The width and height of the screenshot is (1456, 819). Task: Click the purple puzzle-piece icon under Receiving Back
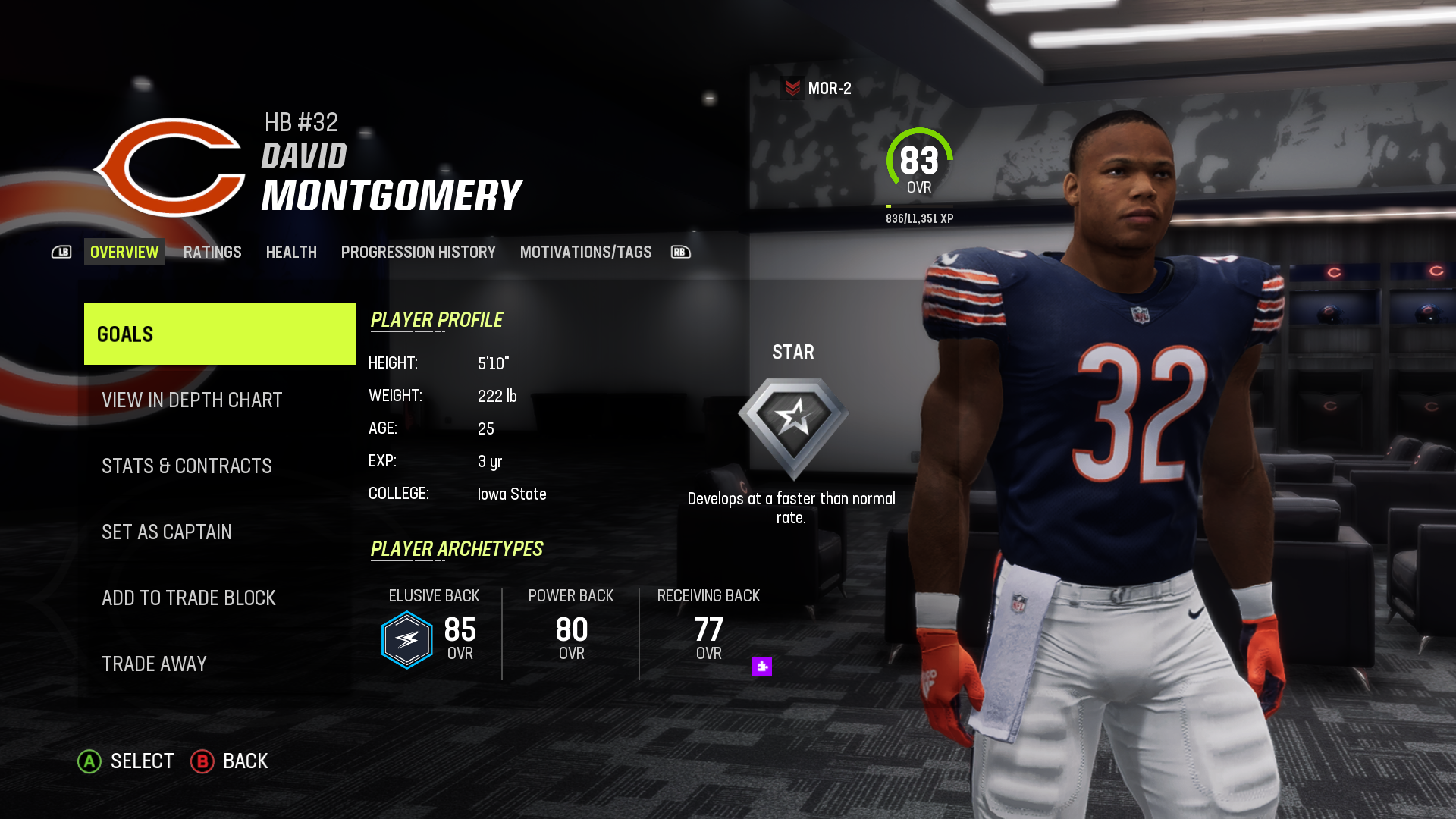point(761,665)
